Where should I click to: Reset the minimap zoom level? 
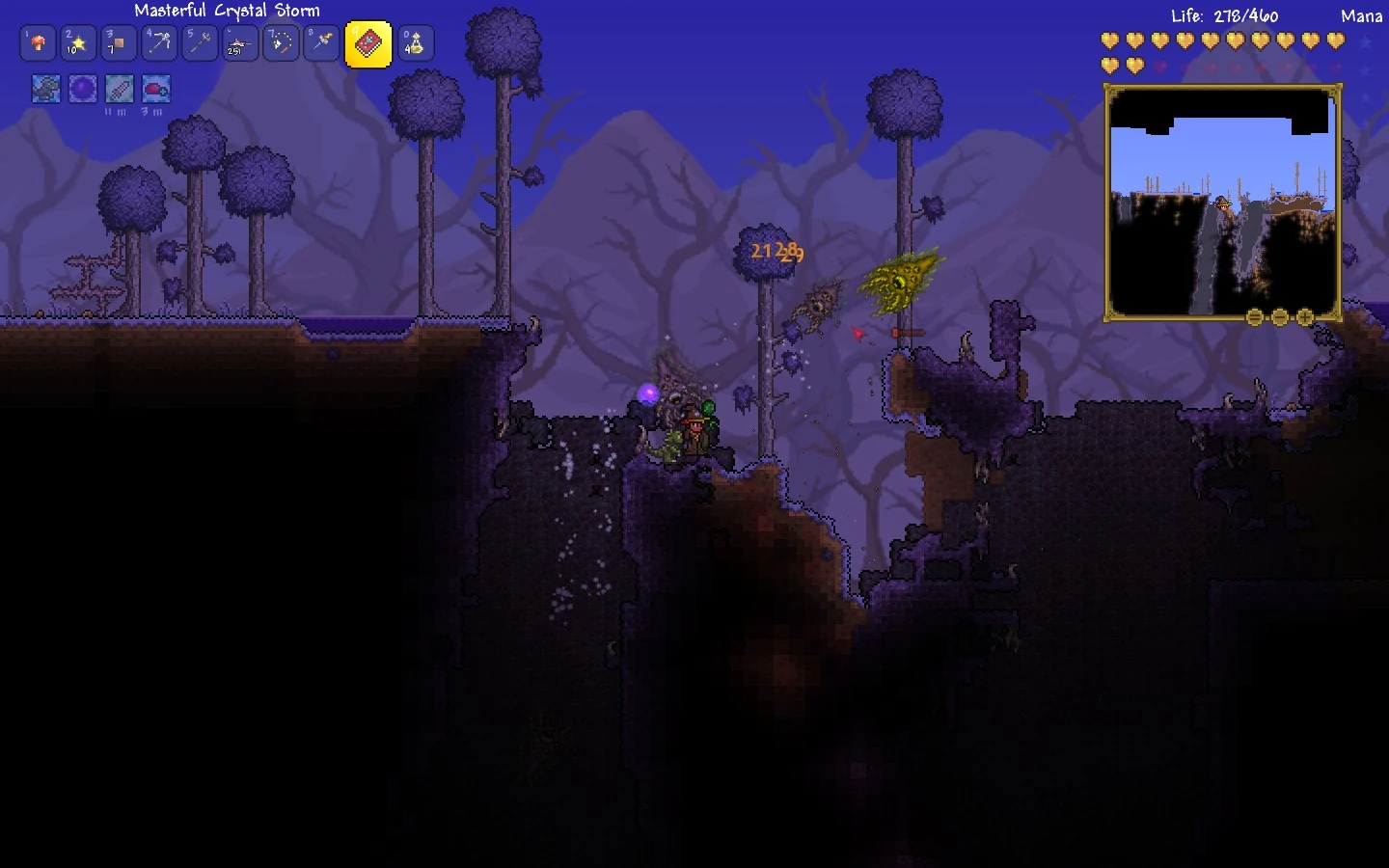tap(1253, 315)
